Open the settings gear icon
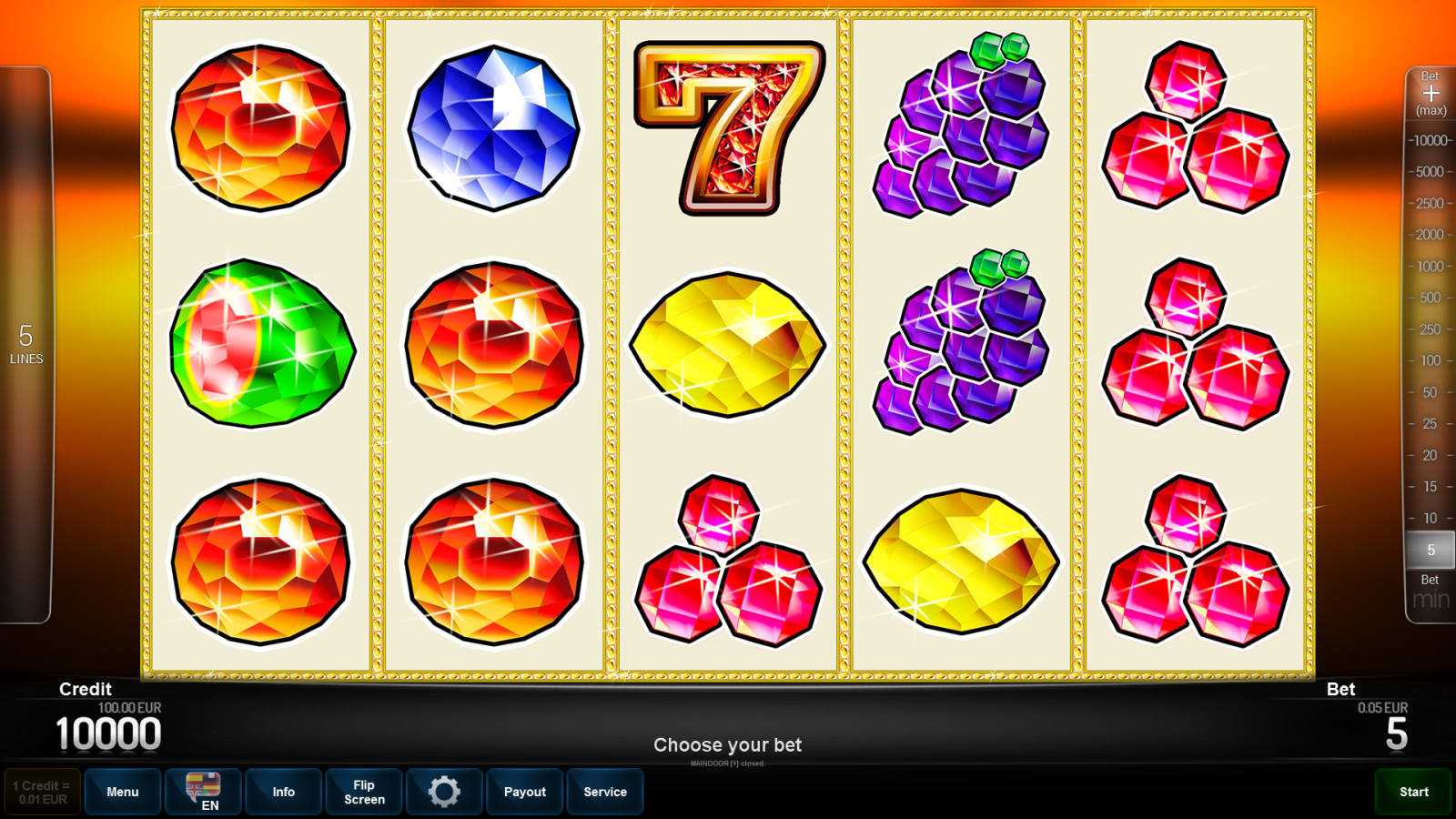This screenshot has width=1456, height=819. pyautogui.click(x=444, y=792)
